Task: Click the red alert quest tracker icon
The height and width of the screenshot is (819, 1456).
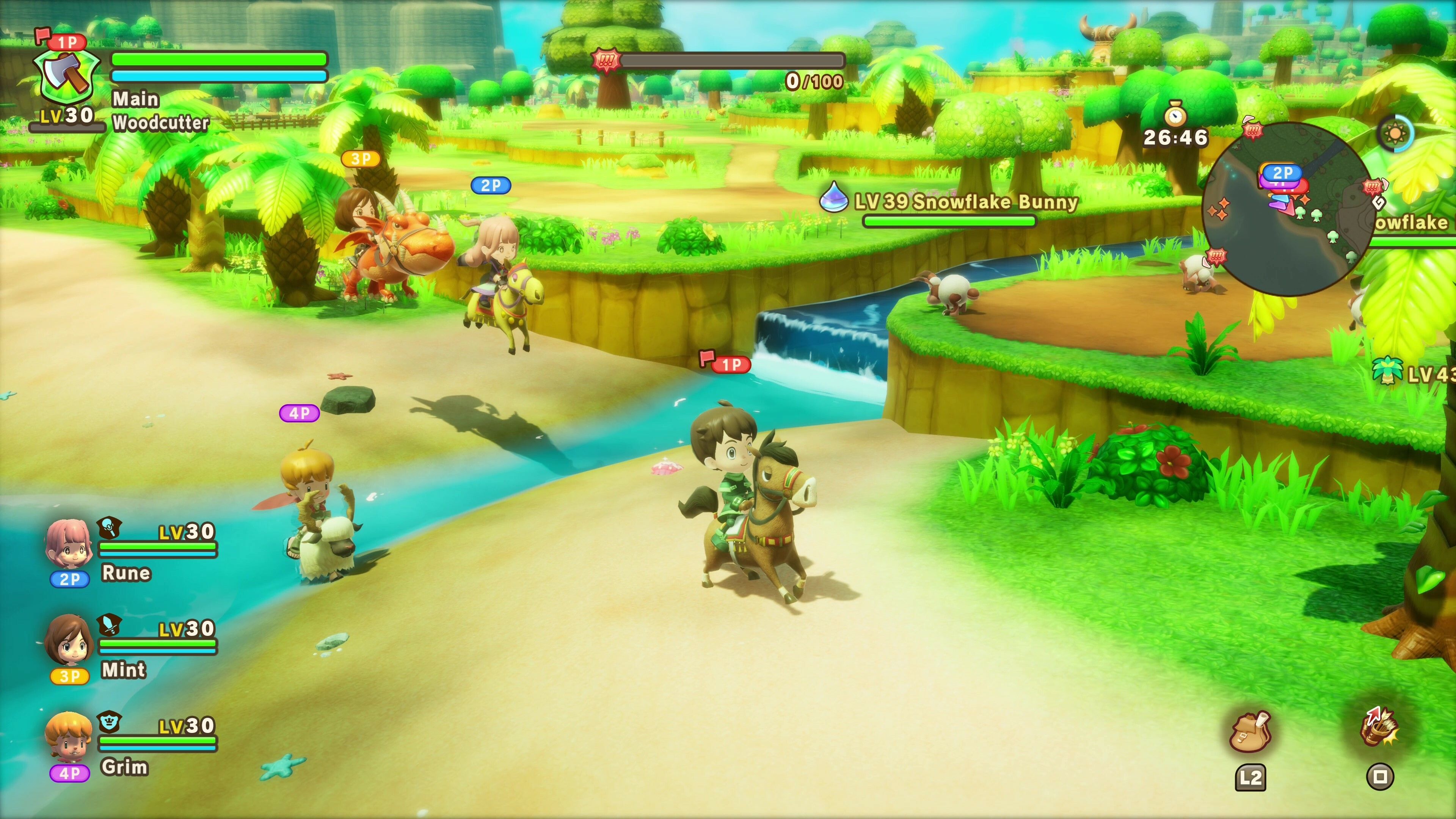Action: pos(606,60)
